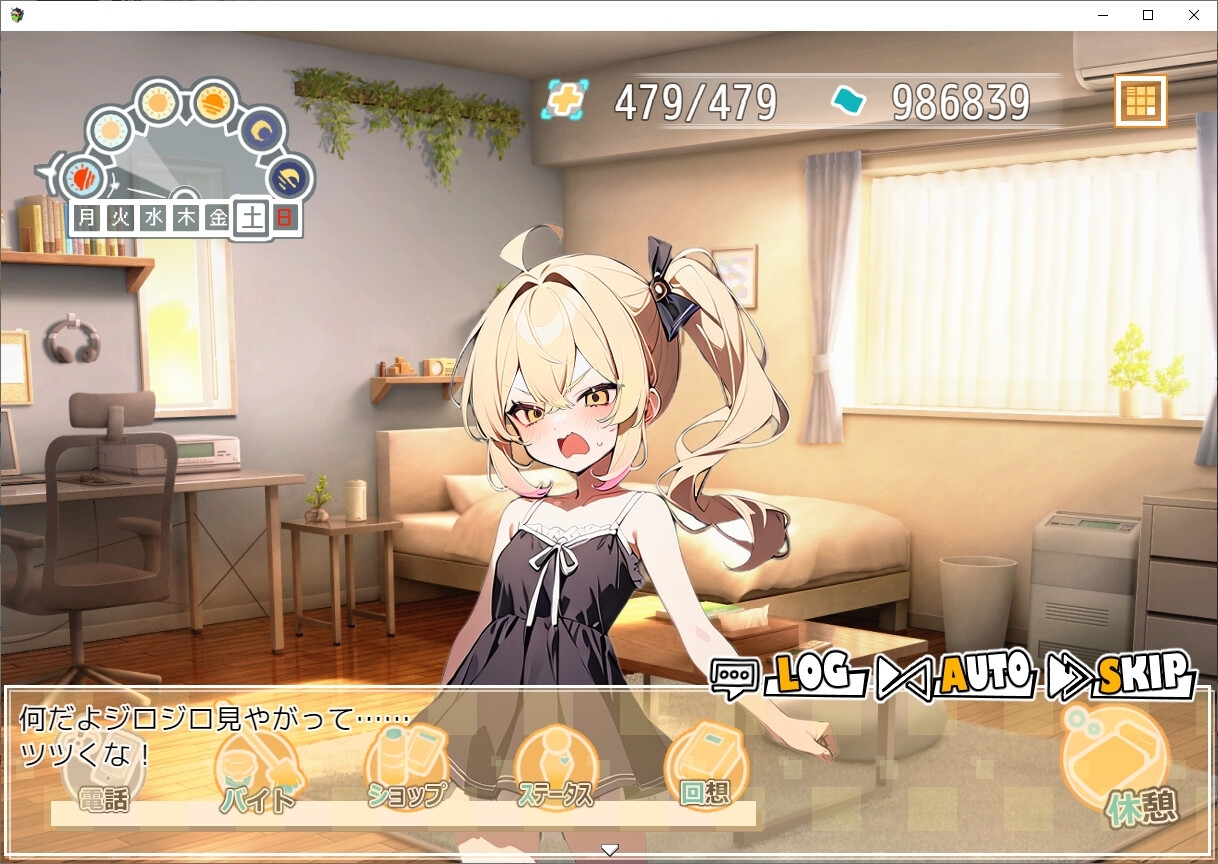The height and width of the screenshot is (864, 1218).
Task: Open the grid menu icon
Action: click(1141, 101)
